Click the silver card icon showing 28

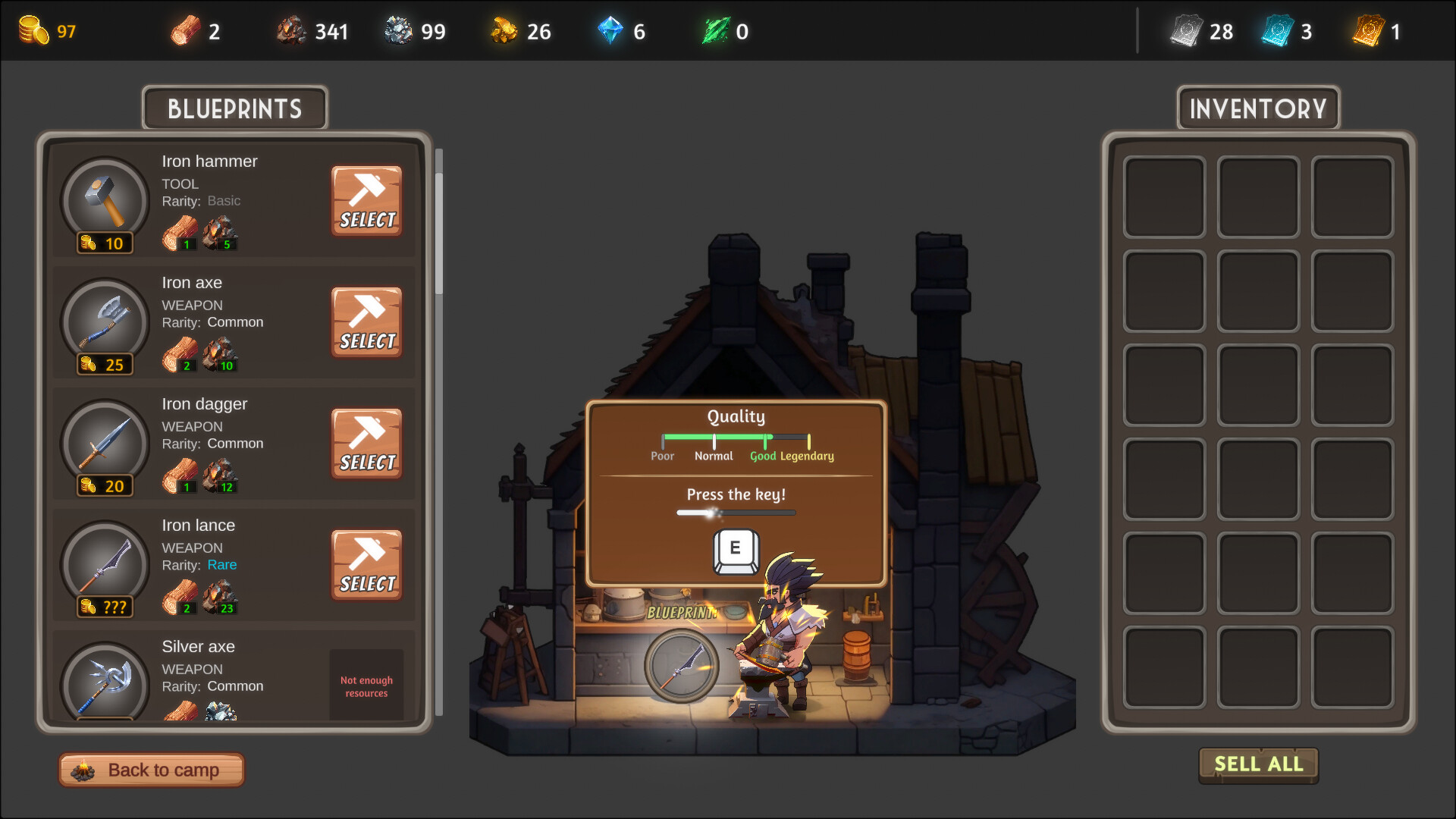point(1183,30)
